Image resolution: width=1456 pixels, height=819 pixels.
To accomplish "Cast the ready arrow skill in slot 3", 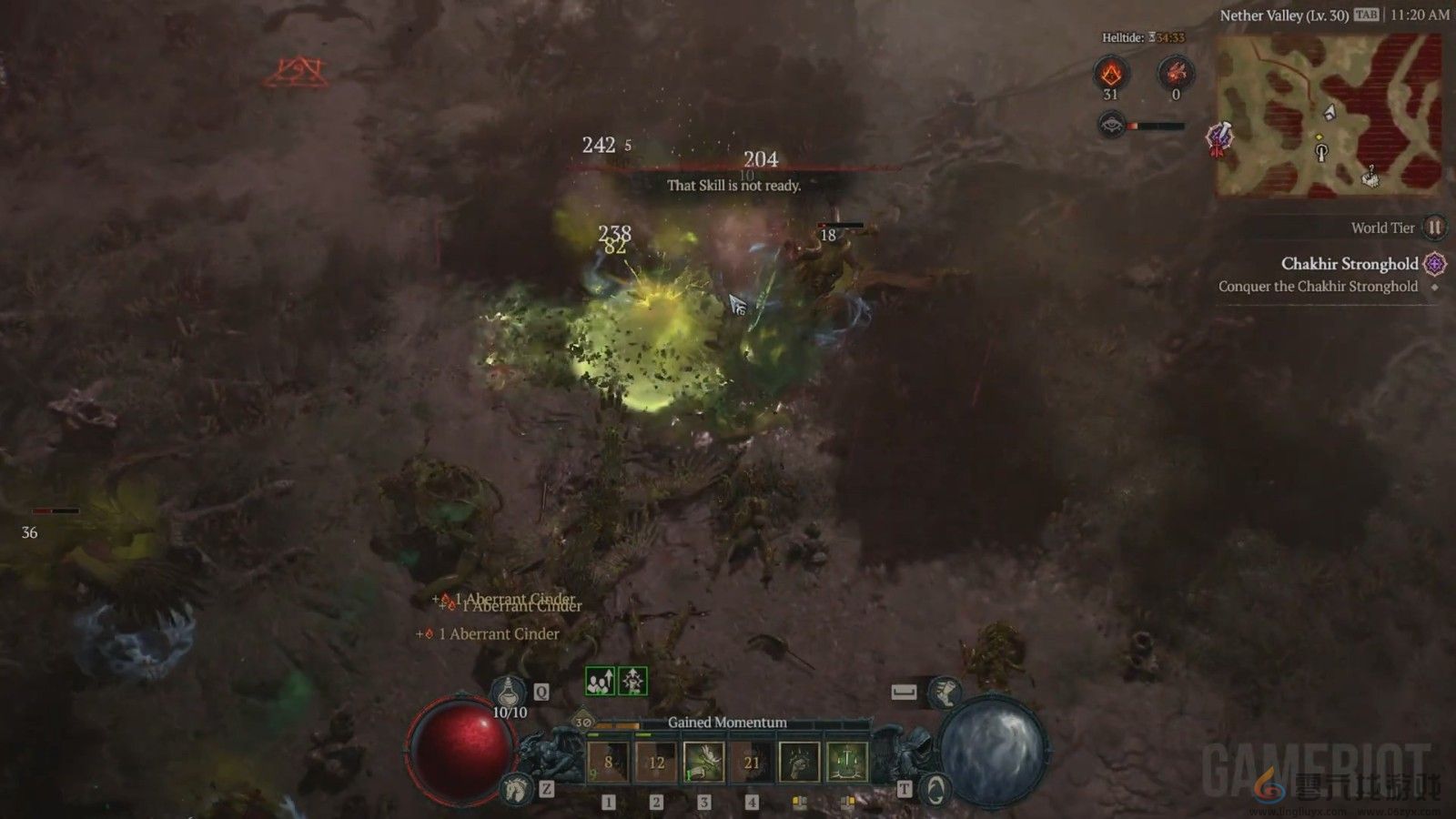I will coord(703,763).
